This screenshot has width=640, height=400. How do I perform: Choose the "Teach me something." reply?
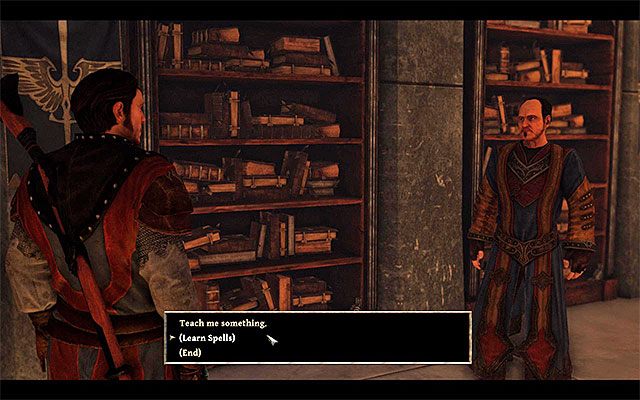225,324
